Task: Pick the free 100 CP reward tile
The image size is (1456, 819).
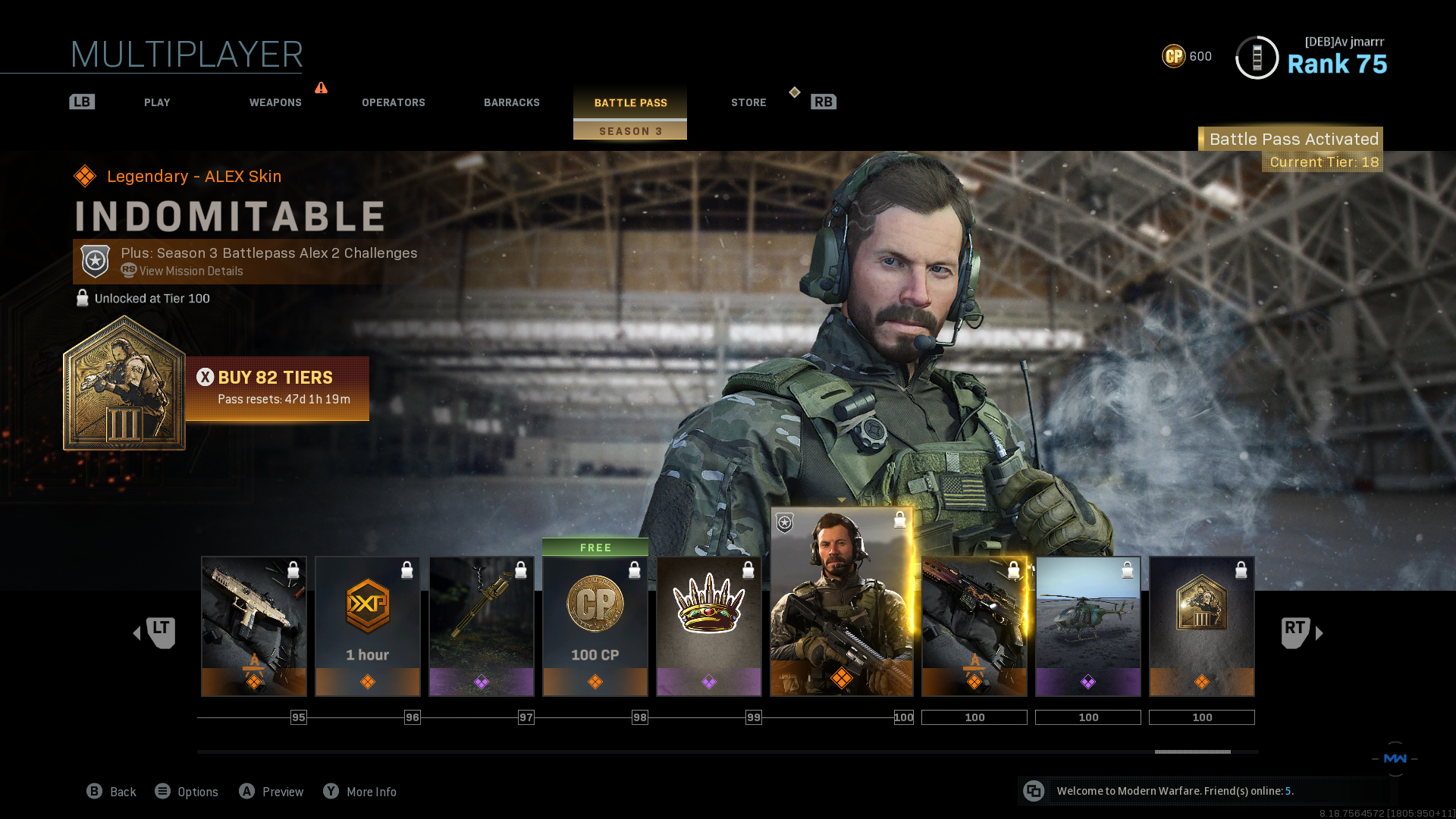Action: coord(595,626)
